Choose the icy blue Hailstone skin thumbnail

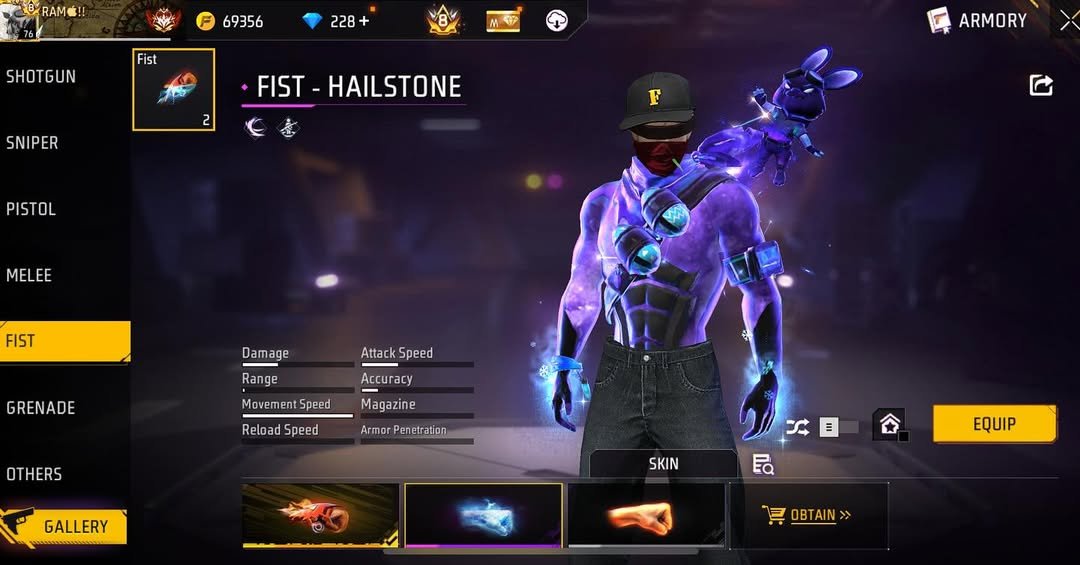tap(483, 515)
